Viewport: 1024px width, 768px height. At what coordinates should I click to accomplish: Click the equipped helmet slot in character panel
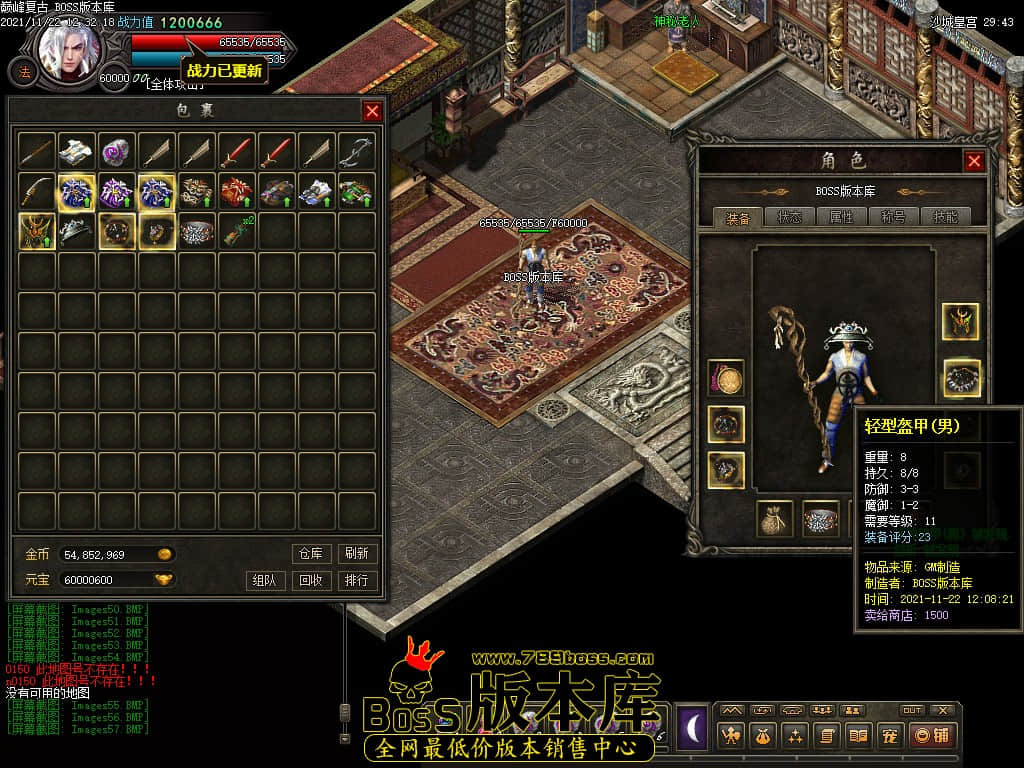click(x=961, y=322)
